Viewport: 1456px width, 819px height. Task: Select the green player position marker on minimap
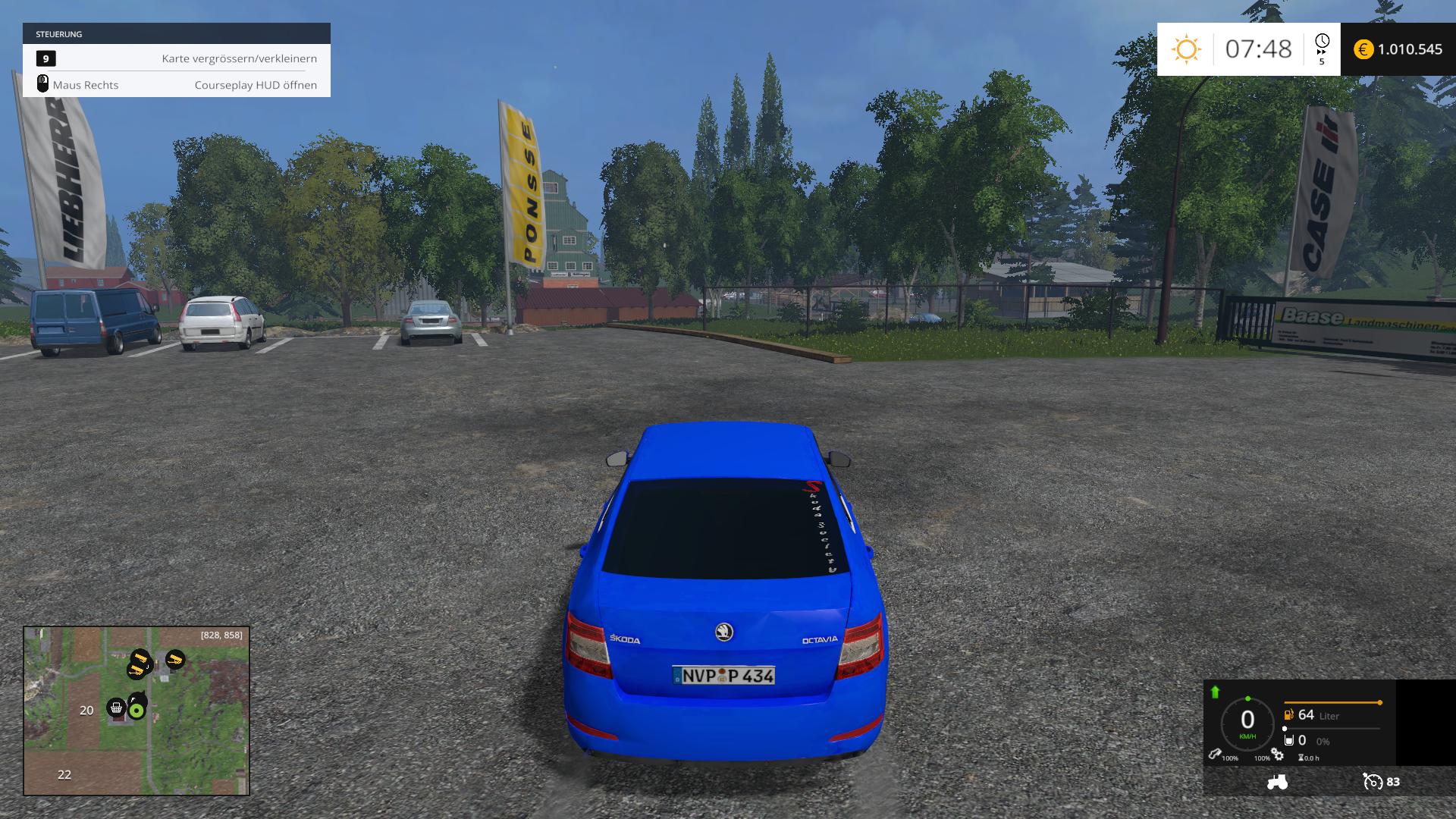click(x=136, y=711)
